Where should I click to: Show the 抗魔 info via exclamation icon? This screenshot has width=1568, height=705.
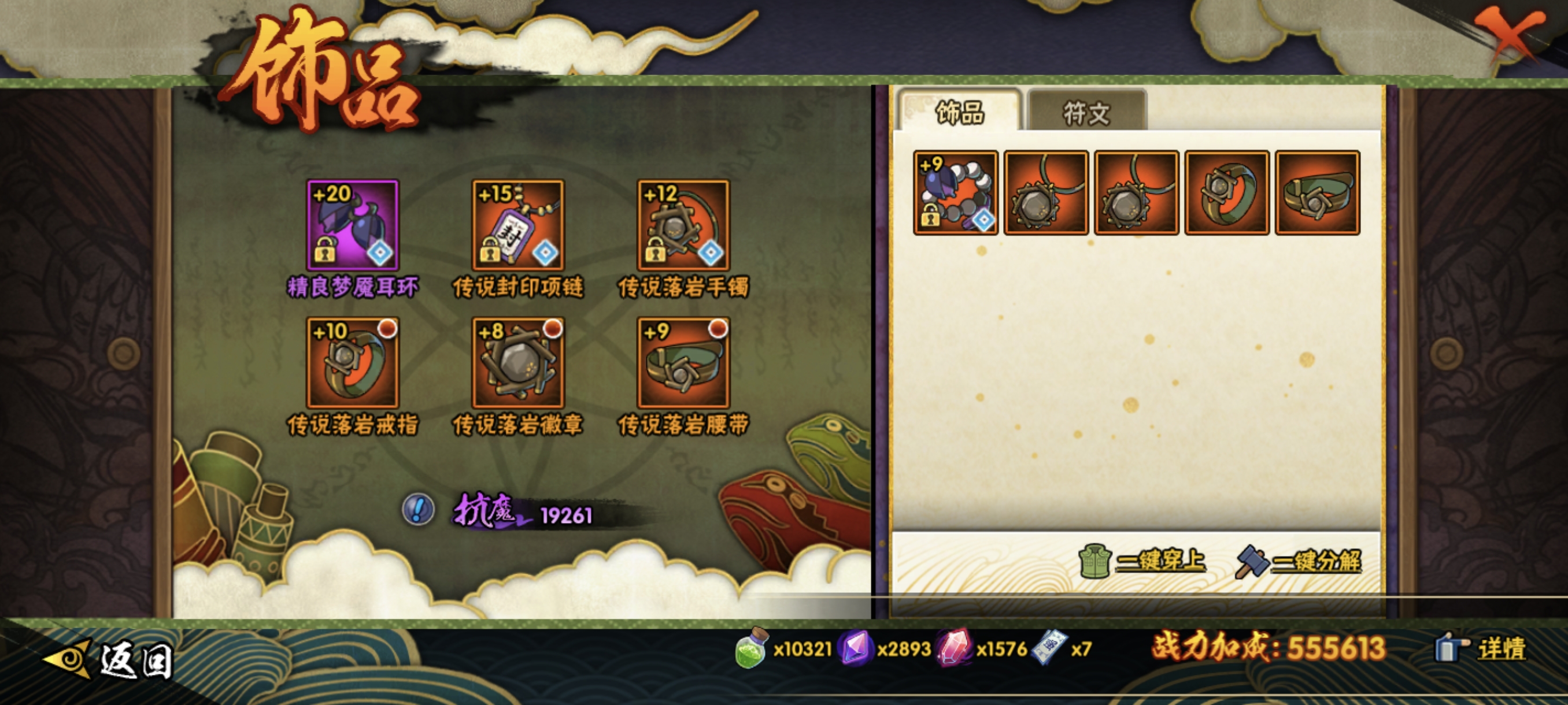click(418, 509)
